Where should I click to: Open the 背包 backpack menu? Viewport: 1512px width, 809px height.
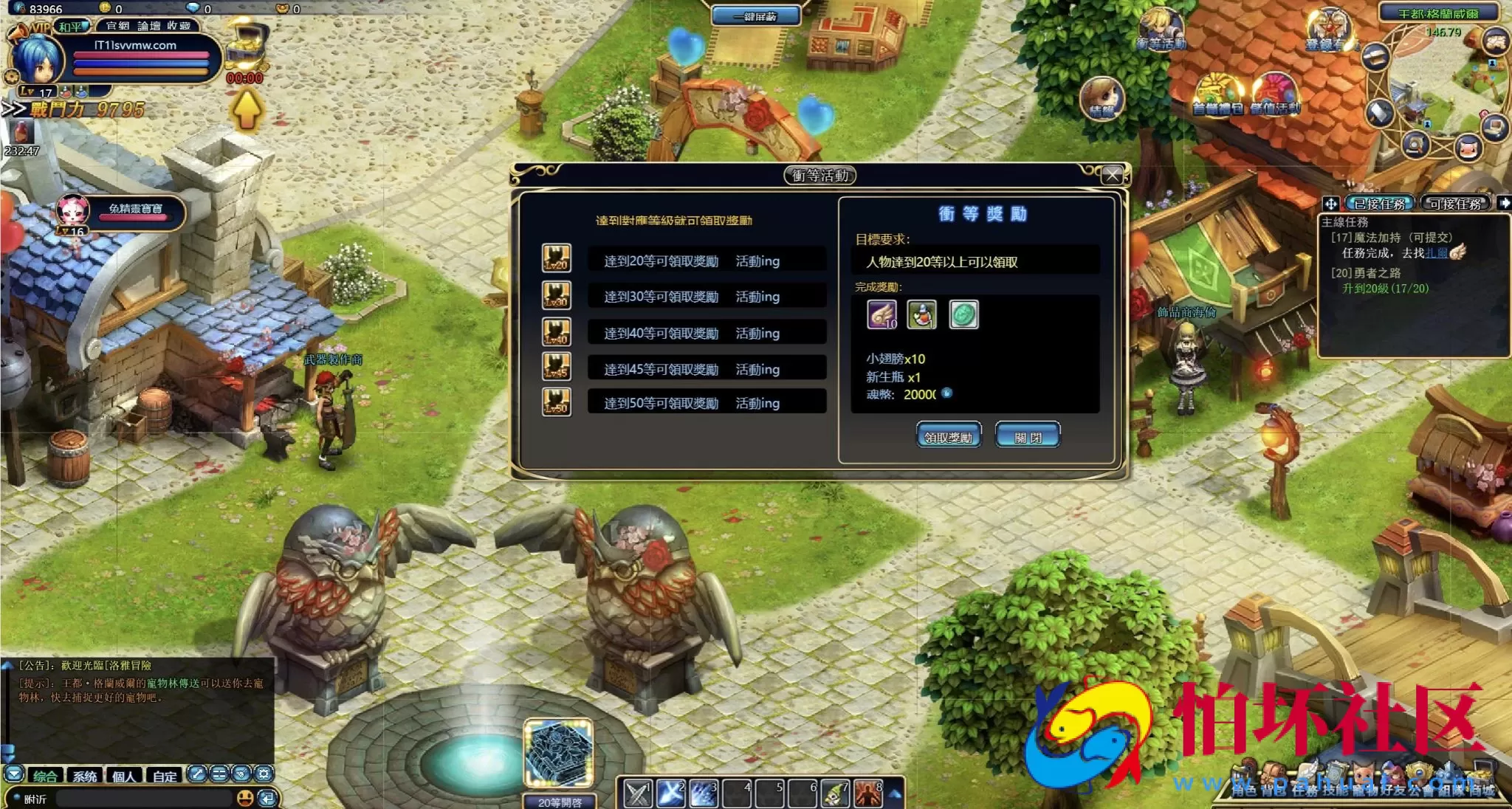[1274, 789]
